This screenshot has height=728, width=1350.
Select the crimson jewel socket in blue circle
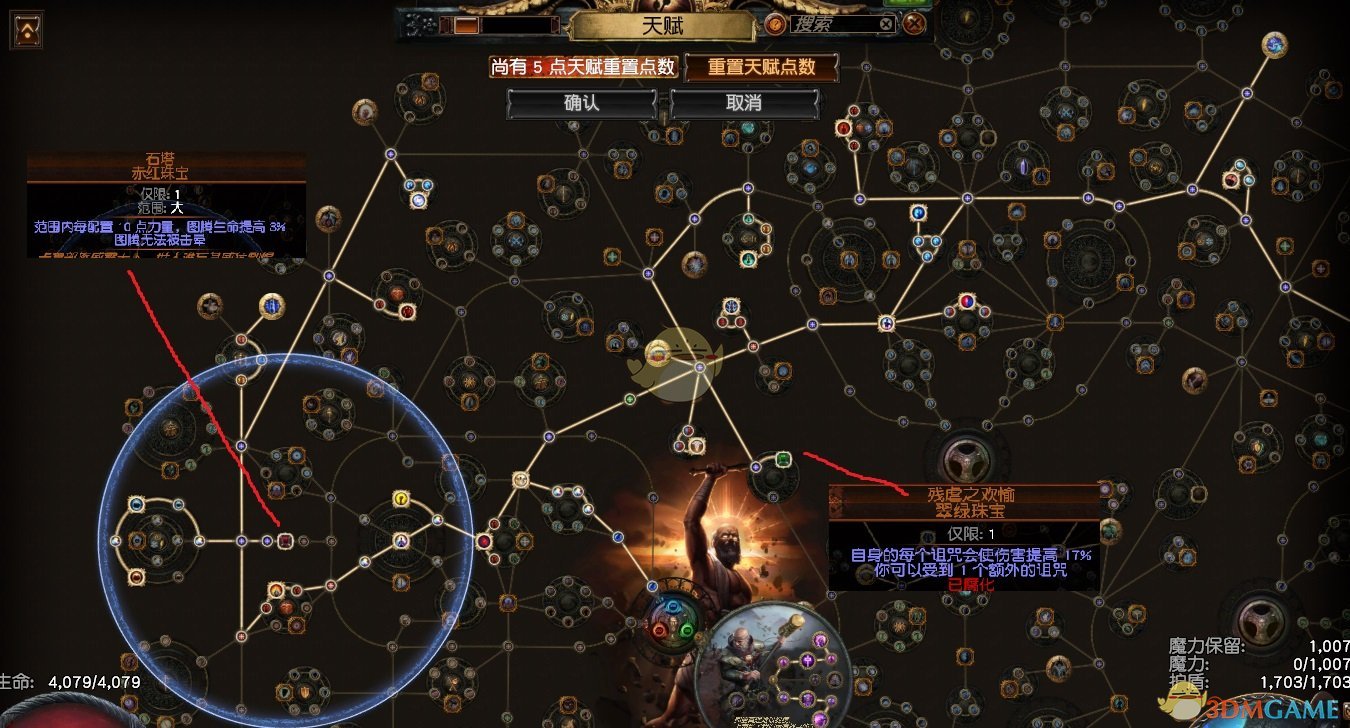coord(285,541)
